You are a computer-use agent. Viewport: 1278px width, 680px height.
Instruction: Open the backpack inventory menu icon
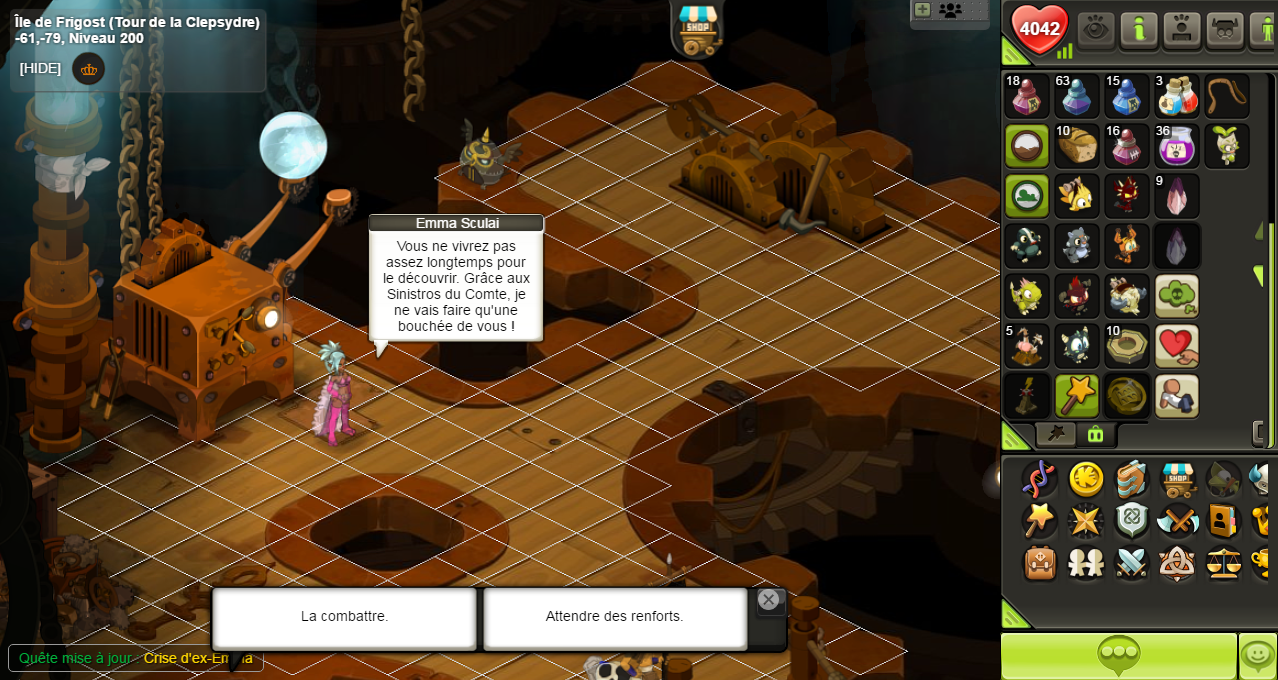[x=1040, y=563]
